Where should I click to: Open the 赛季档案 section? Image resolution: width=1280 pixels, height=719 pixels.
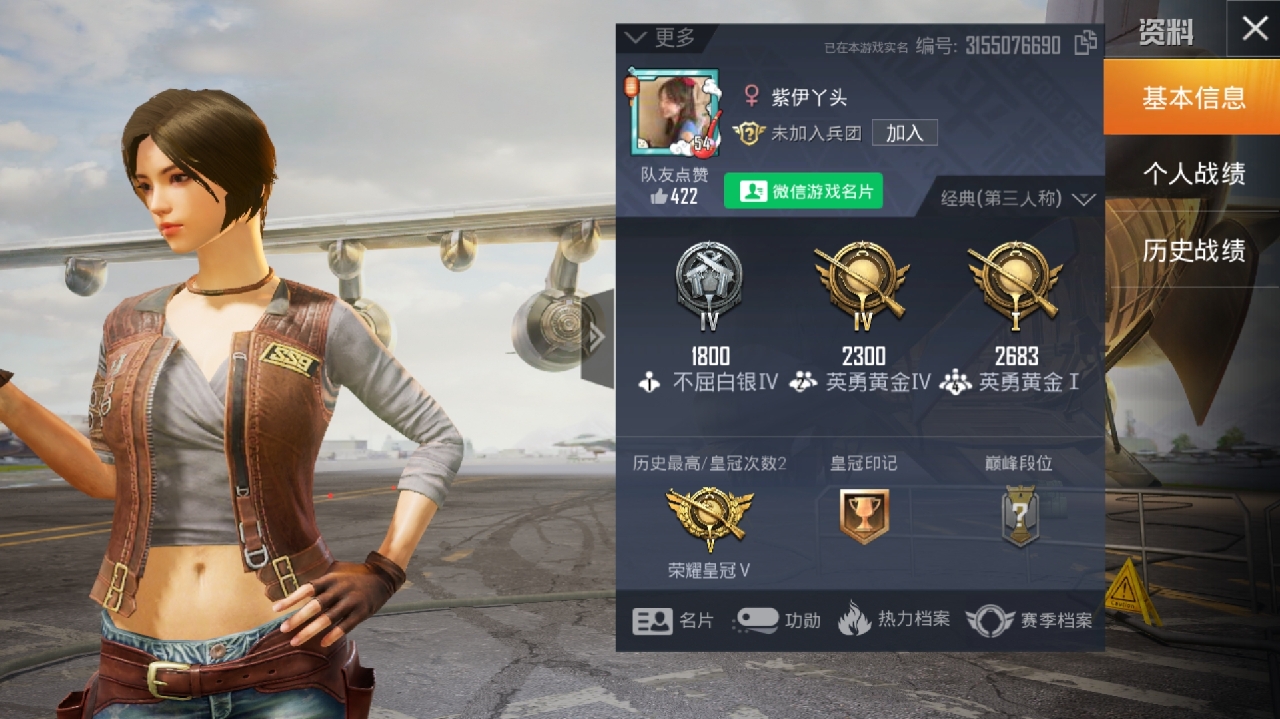pos(1029,621)
